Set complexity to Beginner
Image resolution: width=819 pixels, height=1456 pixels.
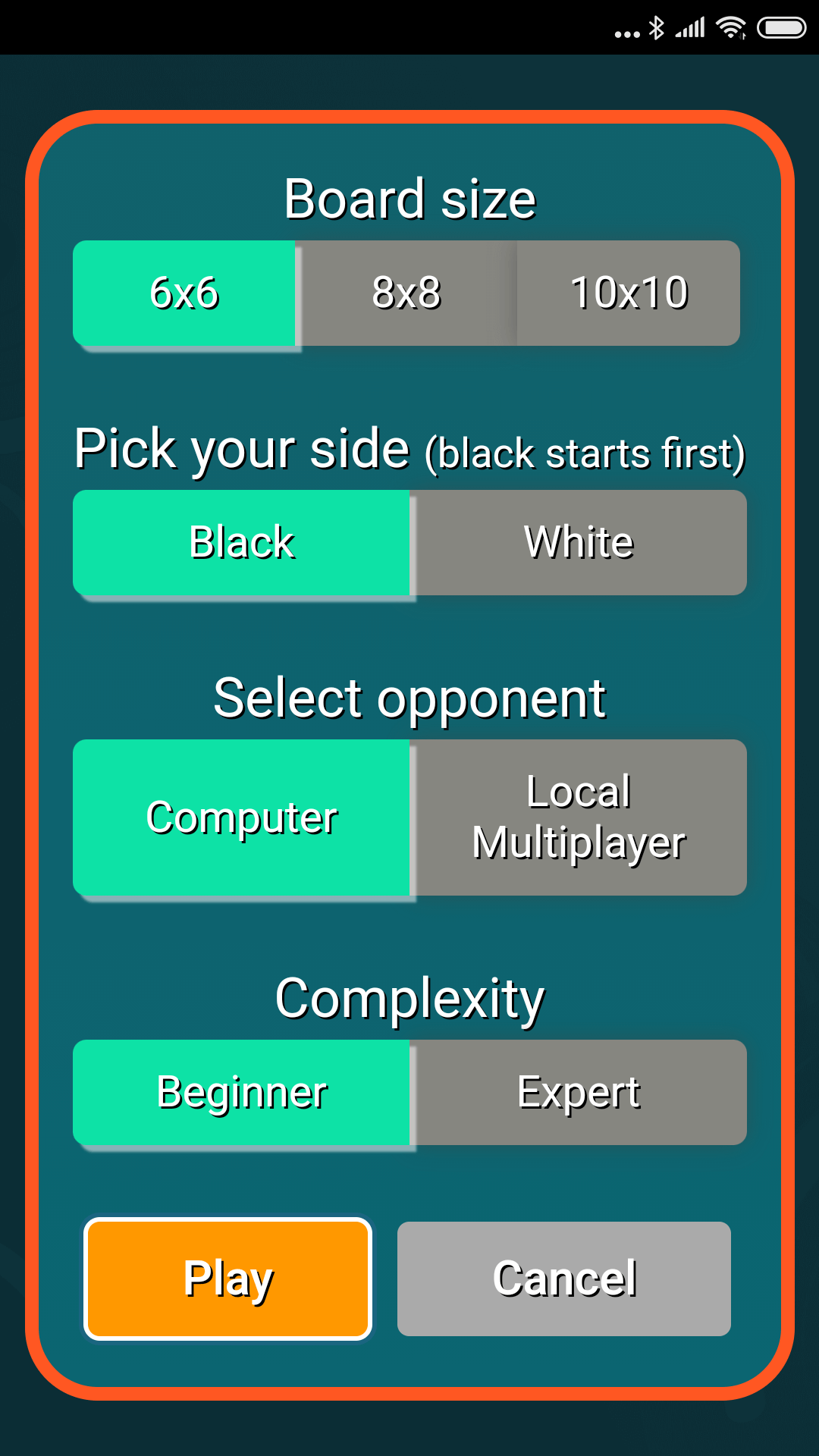click(x=241, y=1093)
